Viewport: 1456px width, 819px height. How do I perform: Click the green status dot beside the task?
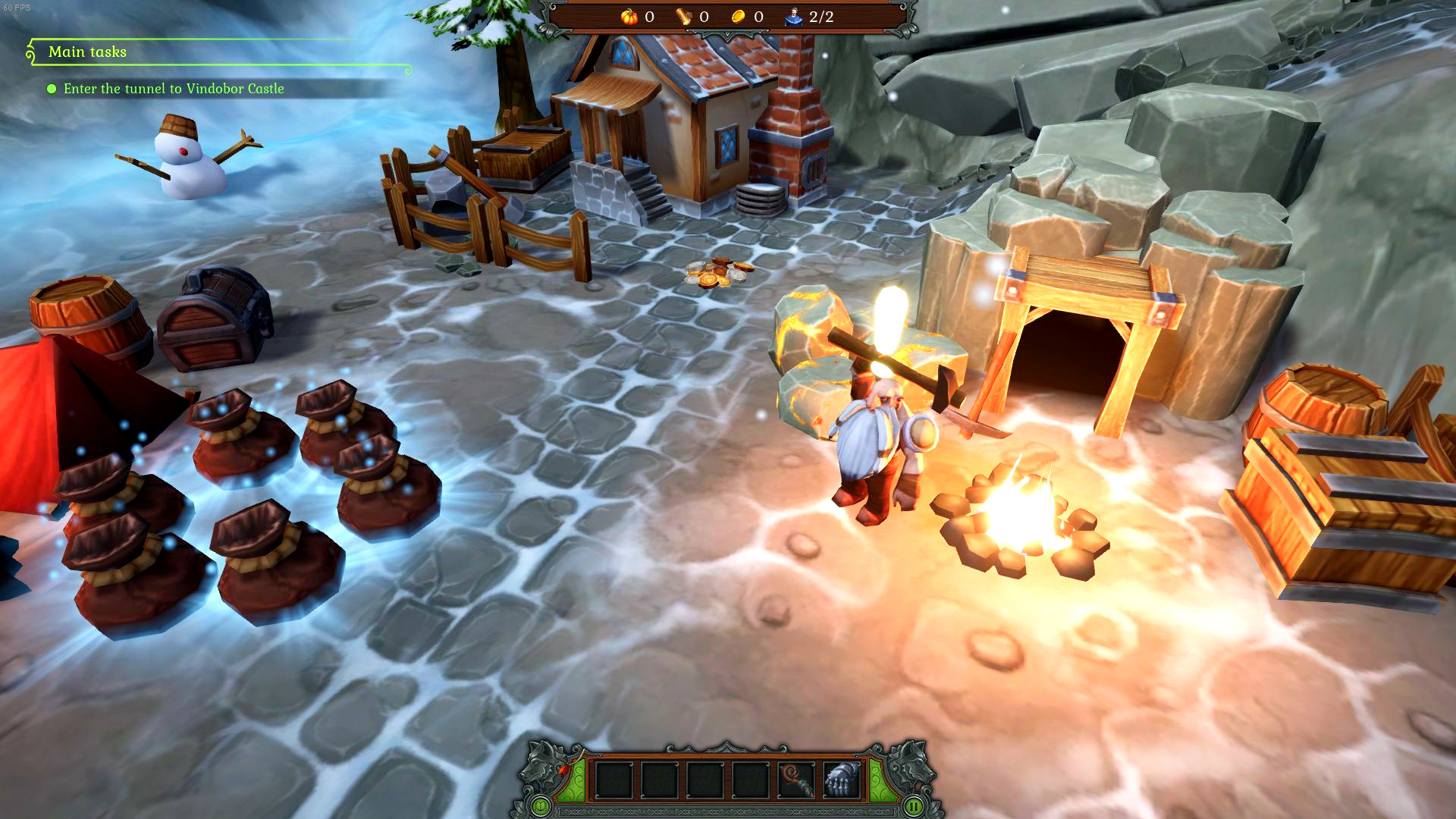[x=52, y=89]
